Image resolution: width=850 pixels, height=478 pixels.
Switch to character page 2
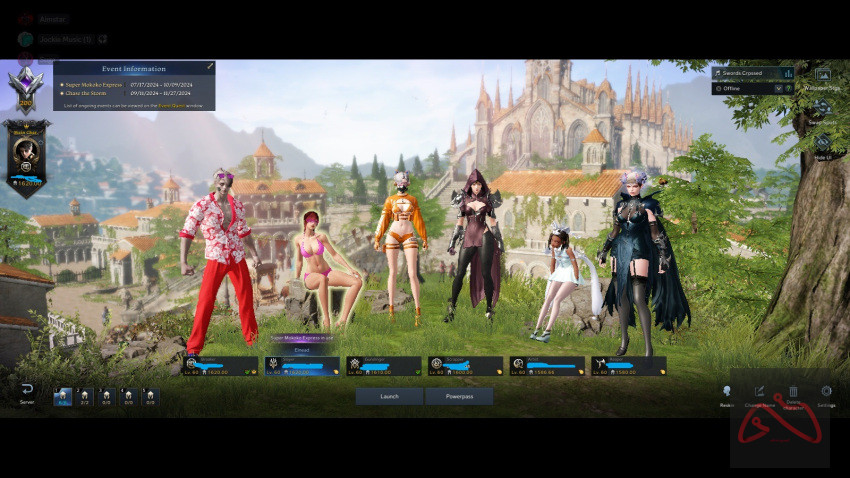pos(85,396)
